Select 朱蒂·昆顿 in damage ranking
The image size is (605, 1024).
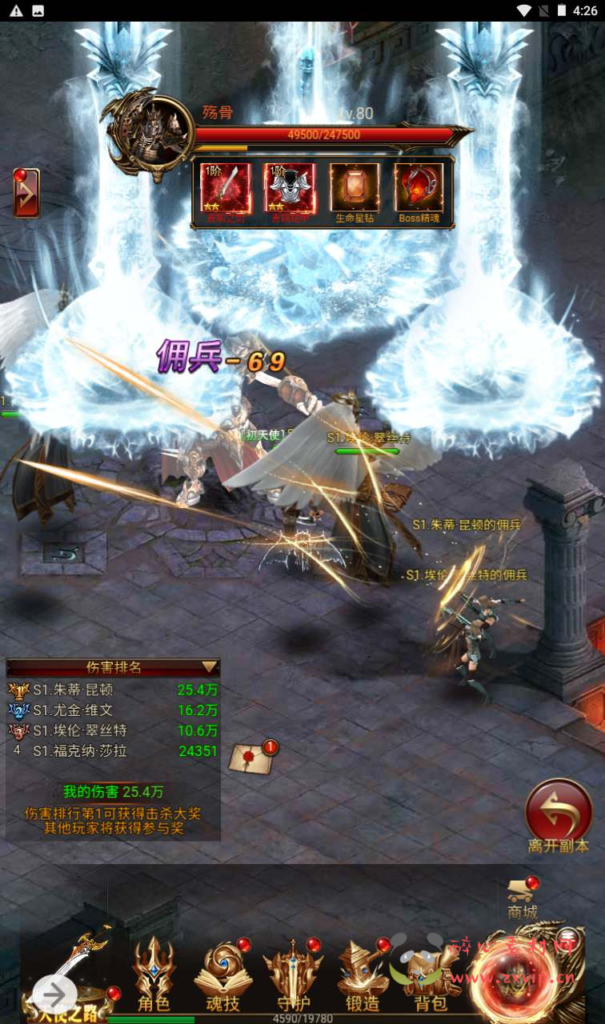pyautogui.click(x=87, y=690)
